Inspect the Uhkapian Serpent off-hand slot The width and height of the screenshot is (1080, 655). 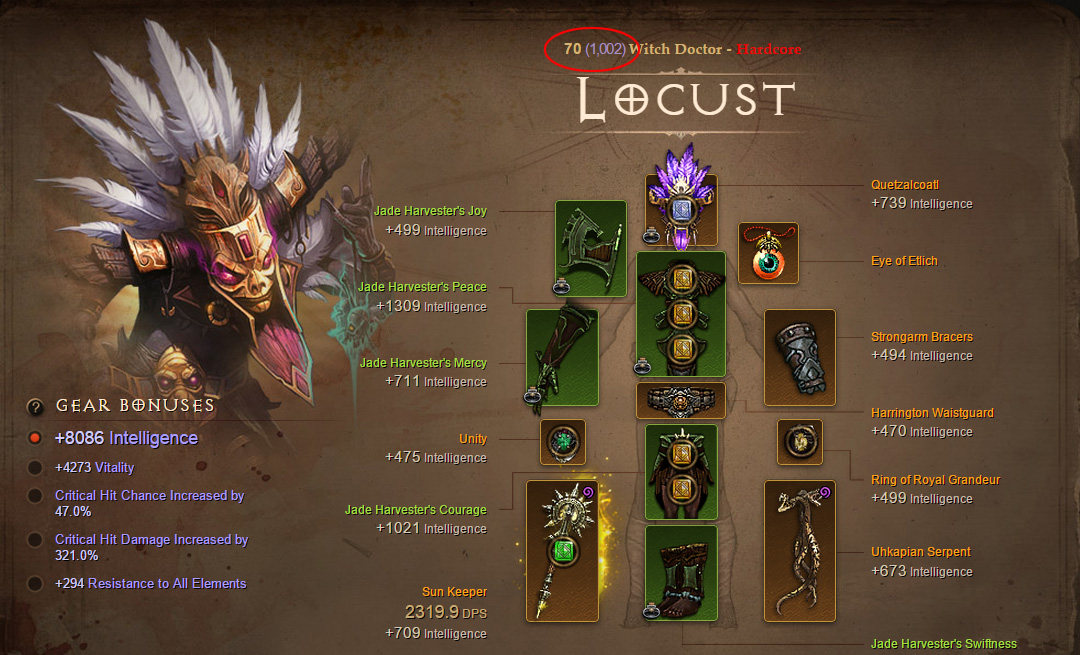(x=799, y=550)
